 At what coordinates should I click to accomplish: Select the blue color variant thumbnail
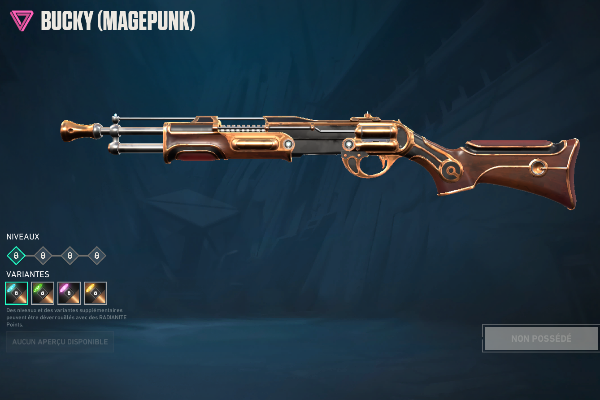coord(16,293)
